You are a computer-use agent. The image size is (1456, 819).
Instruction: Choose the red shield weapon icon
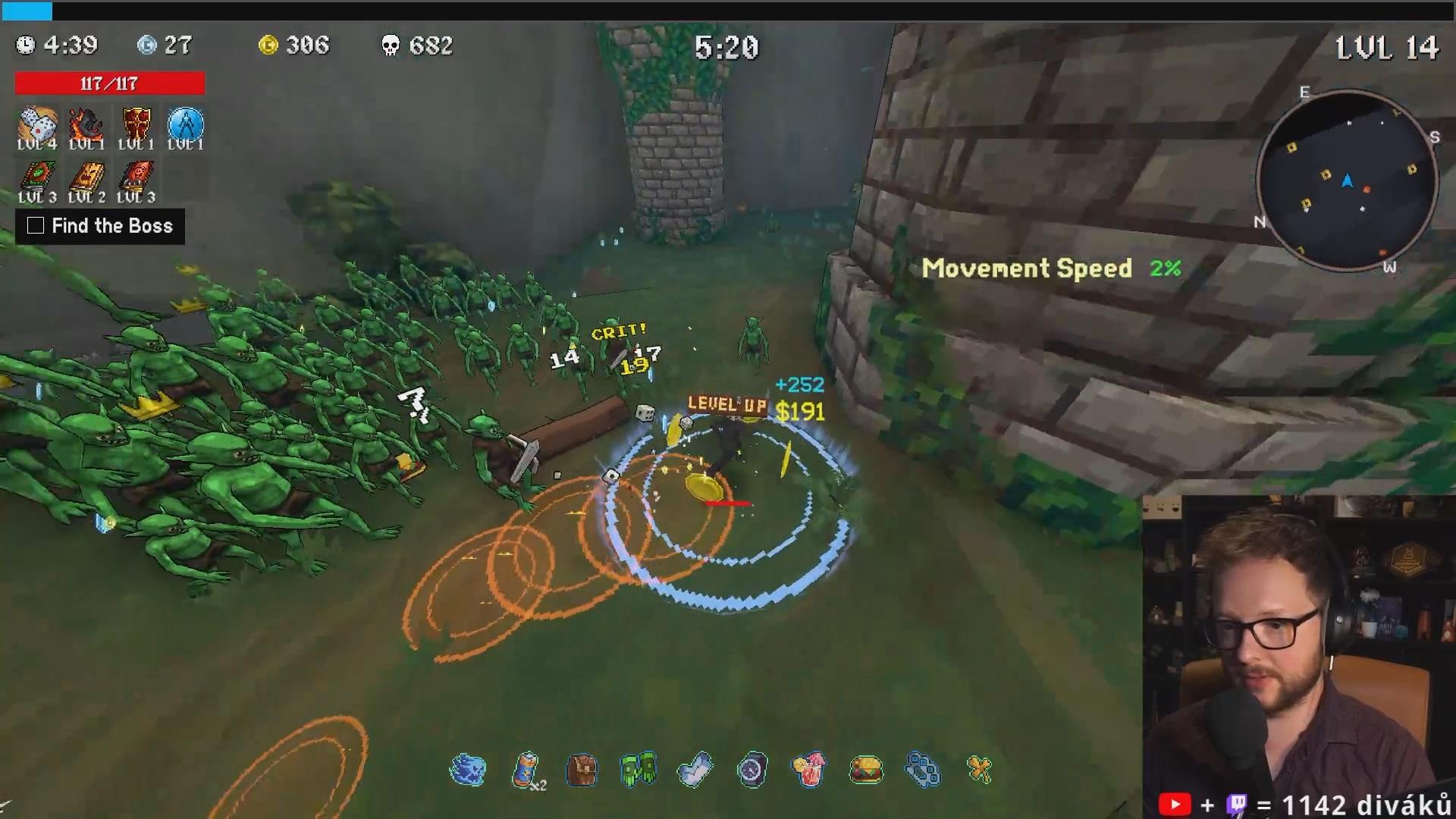coord(136,124)
